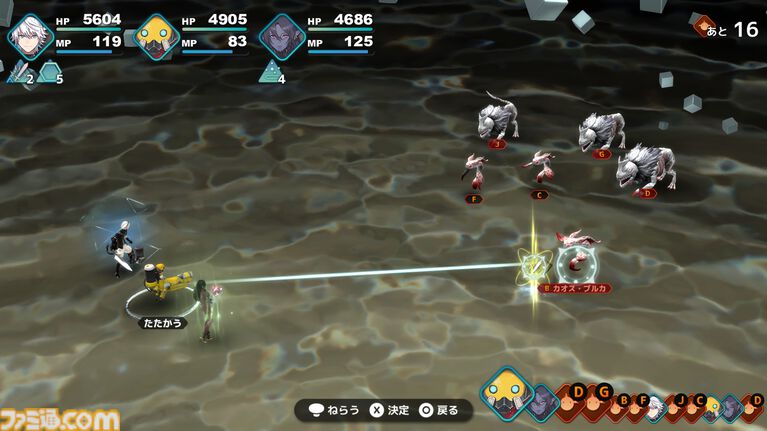Click the たたかう command label
This screenshot has height=431, width=767.
pyautogui.click(x=162, y=324)
